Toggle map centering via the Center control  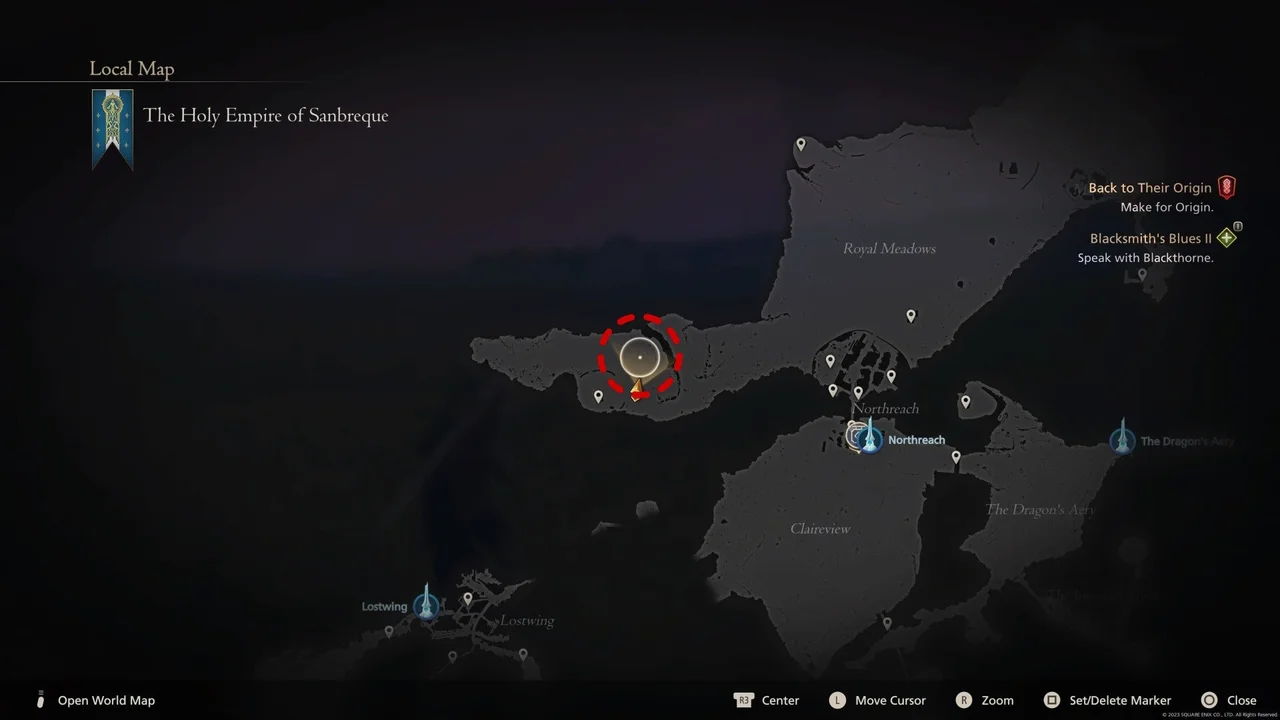(767, 700)
